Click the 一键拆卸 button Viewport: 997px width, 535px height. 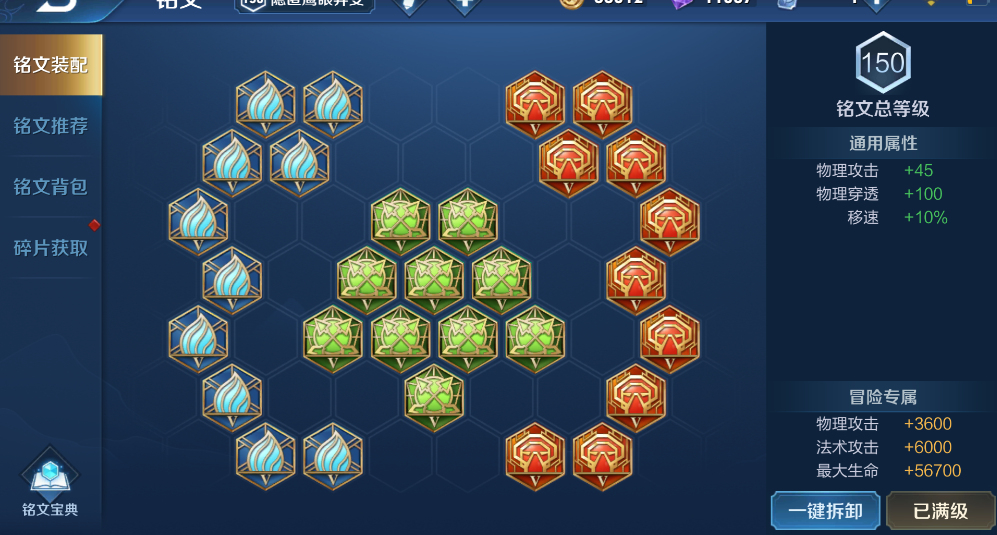[x=825, y=511]
